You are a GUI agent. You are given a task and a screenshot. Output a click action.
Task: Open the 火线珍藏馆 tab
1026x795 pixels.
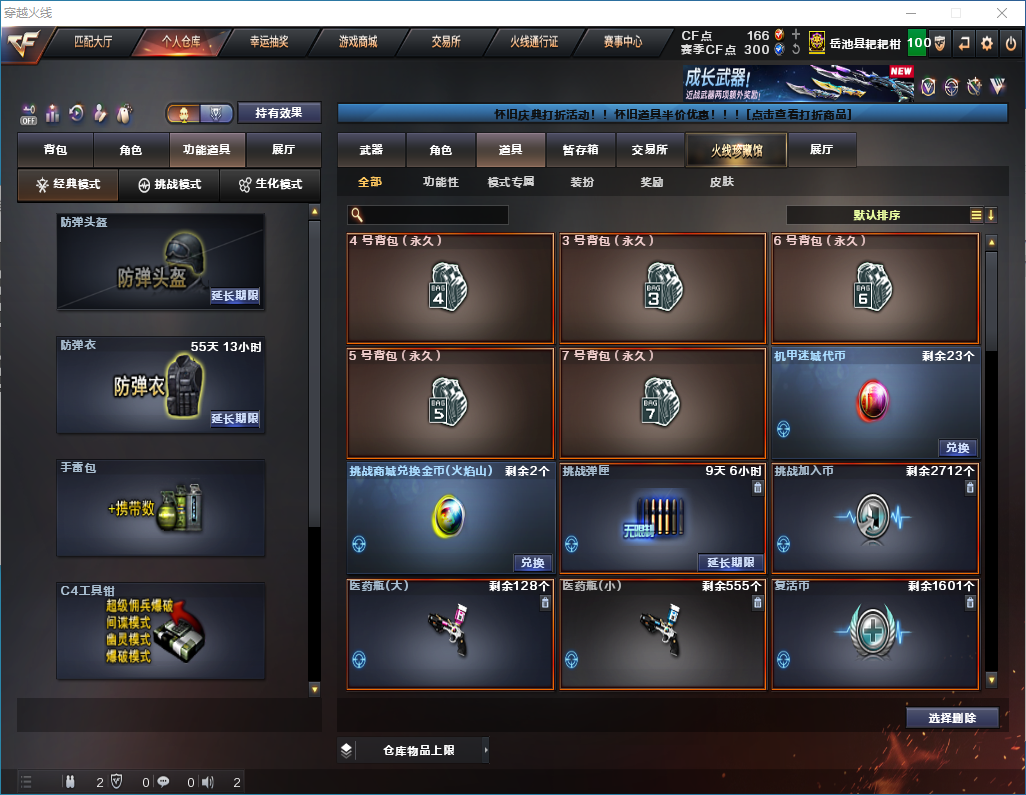[736, 150]
